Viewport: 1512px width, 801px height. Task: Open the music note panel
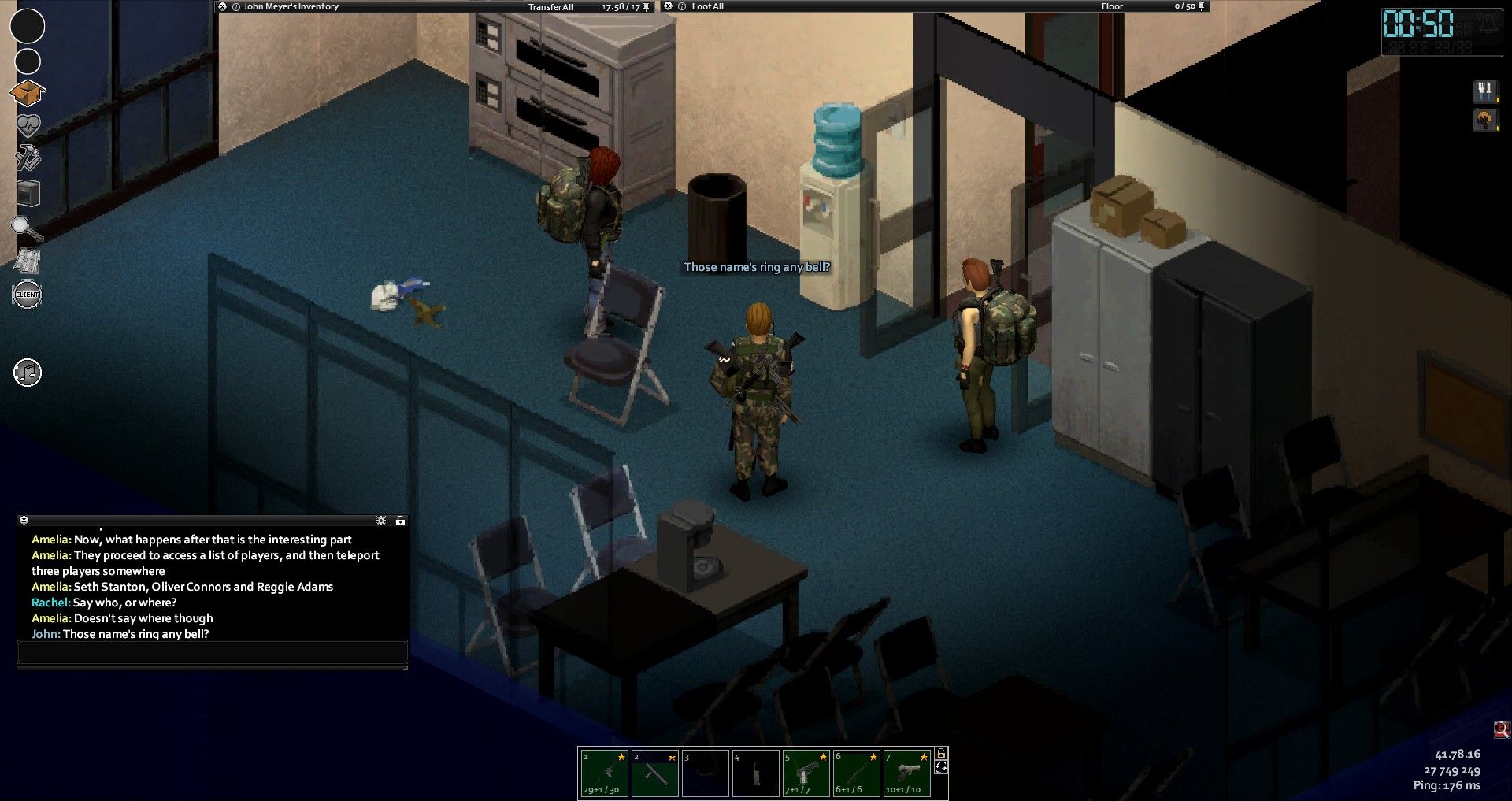tap(28, 373)
